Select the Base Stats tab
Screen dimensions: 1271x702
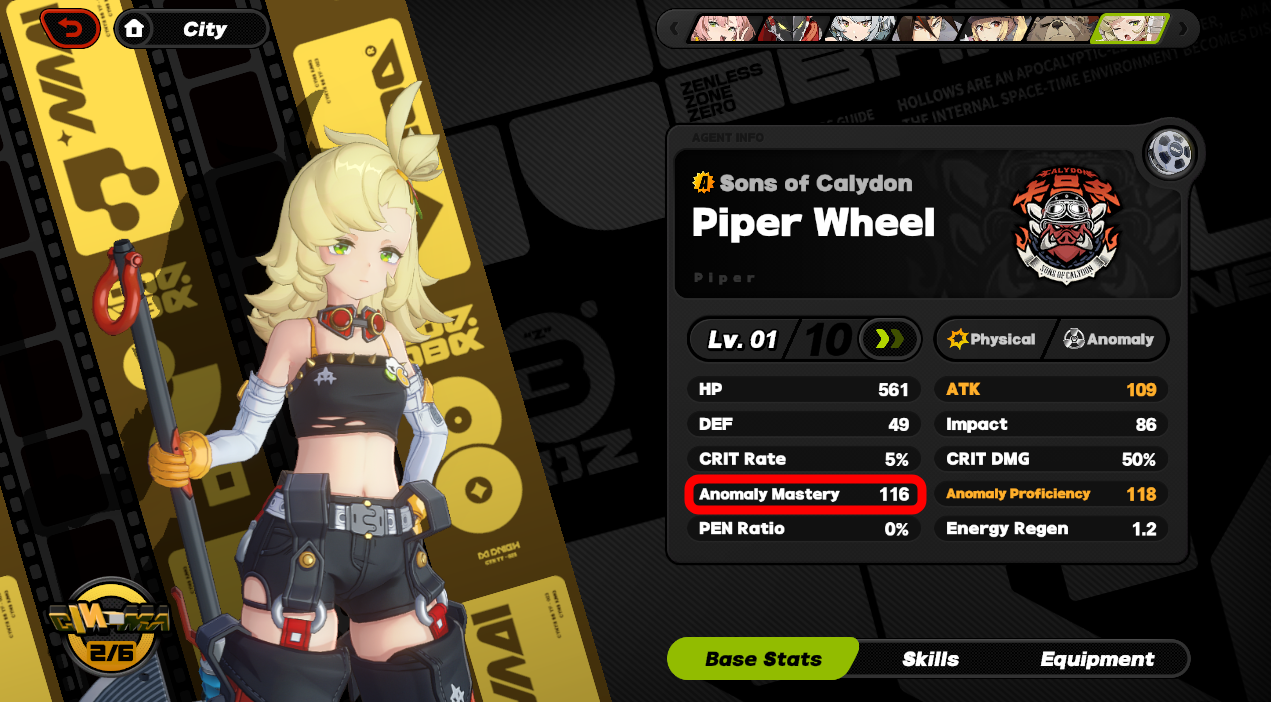pos(763,659)
